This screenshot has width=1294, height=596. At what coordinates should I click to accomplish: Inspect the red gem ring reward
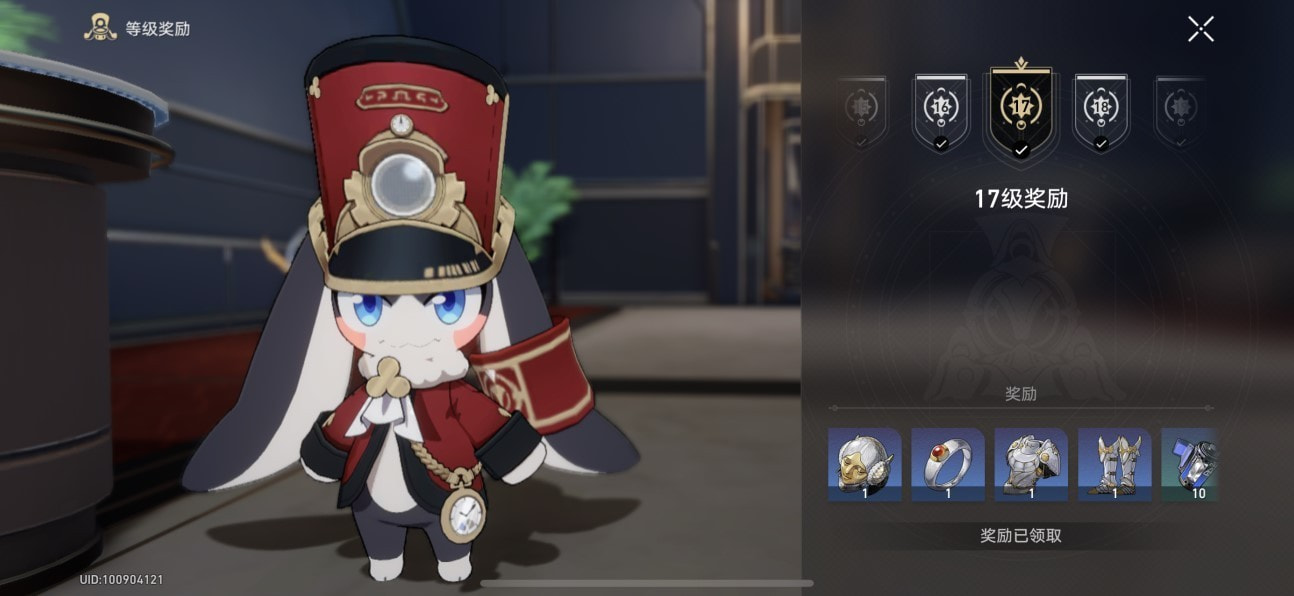[947, 464]
